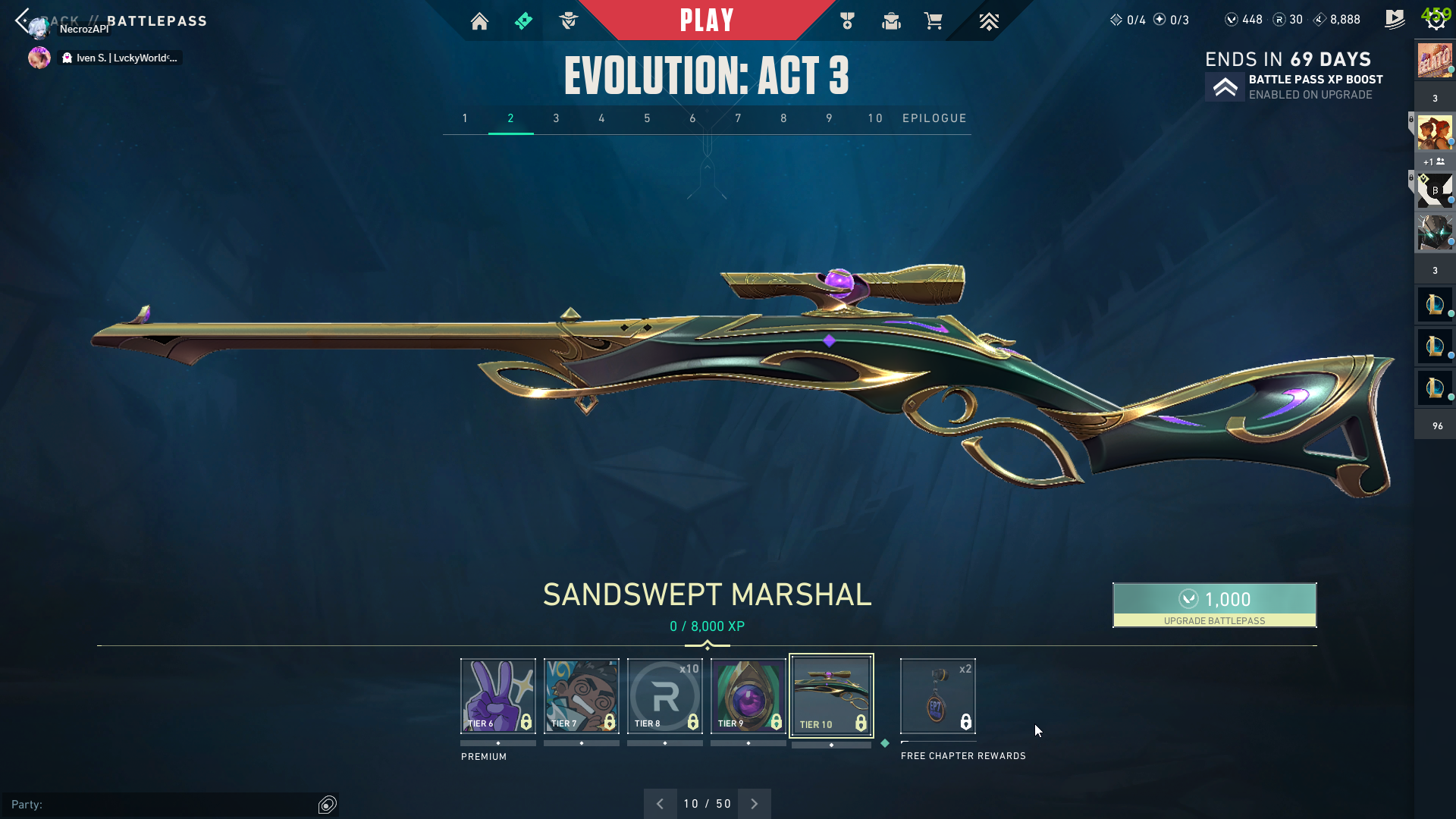Open the store cart icon
Screen dimensions: 1456x819
(933, 21)
